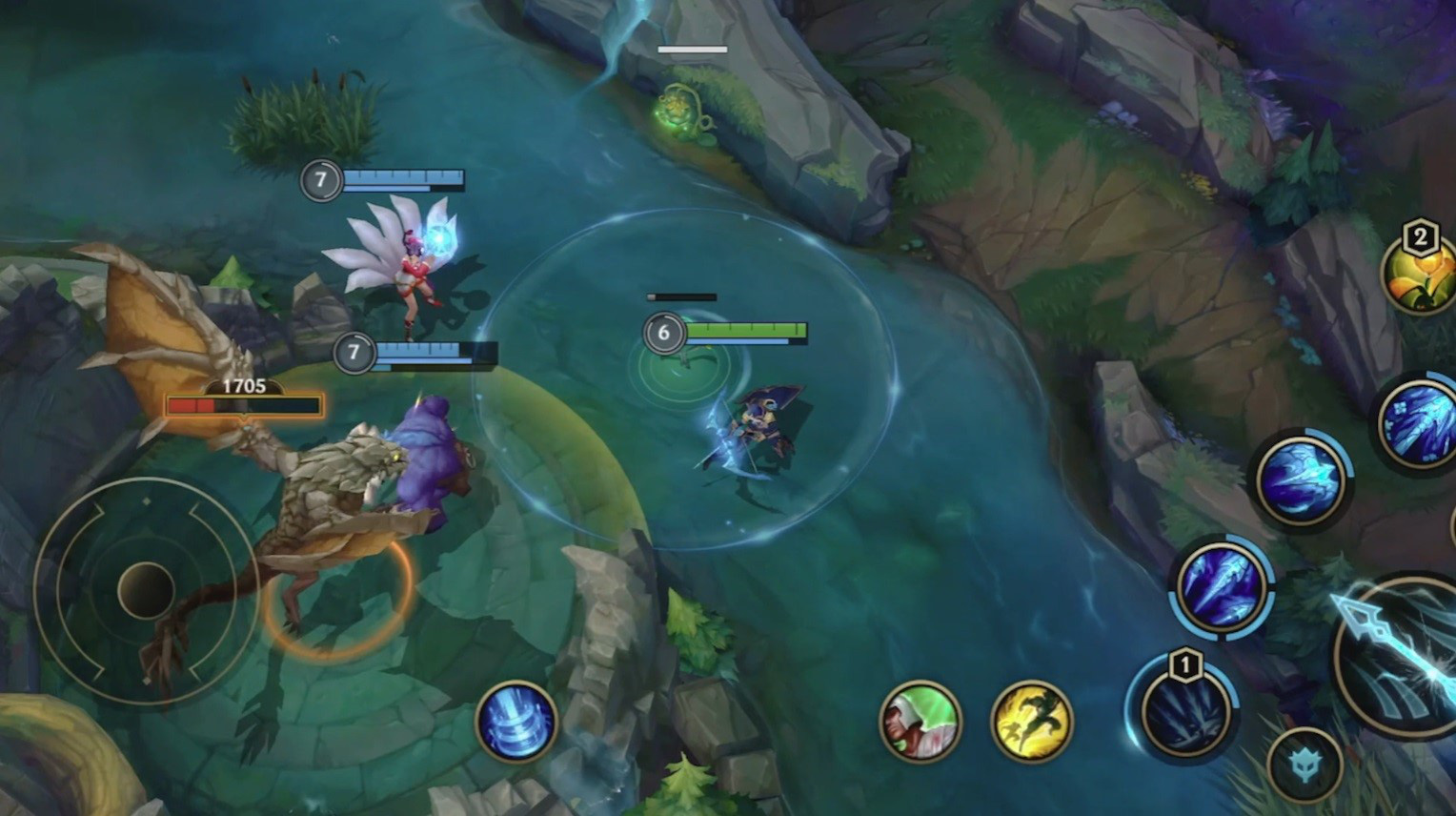Image resolution: width=1456 pixels, height=816 pixels.
Task: Cast the Heal summoner spell
Action: pos(920,722)
